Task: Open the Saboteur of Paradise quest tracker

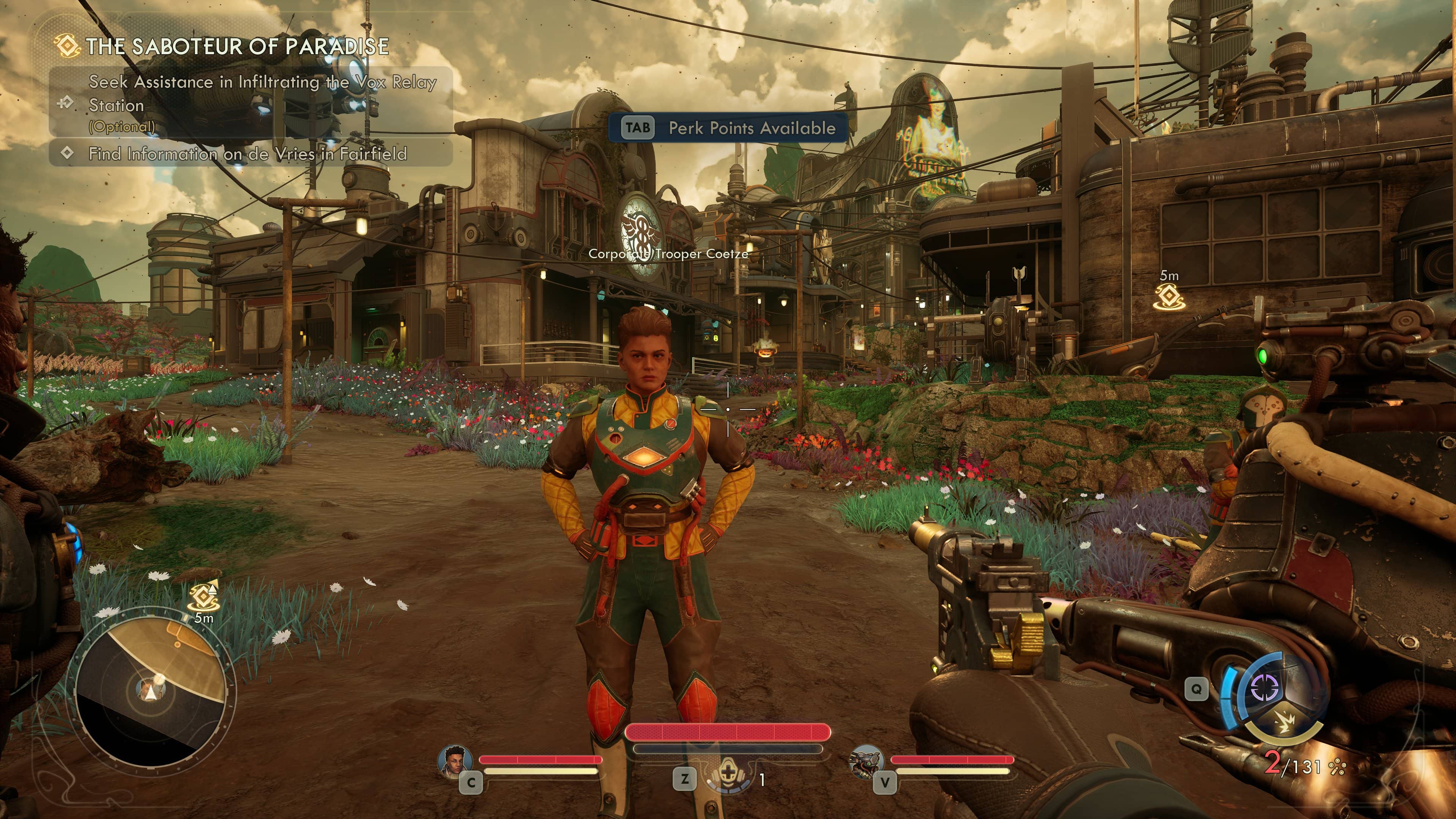Action: pyautogui.click(x=237, y=46)
